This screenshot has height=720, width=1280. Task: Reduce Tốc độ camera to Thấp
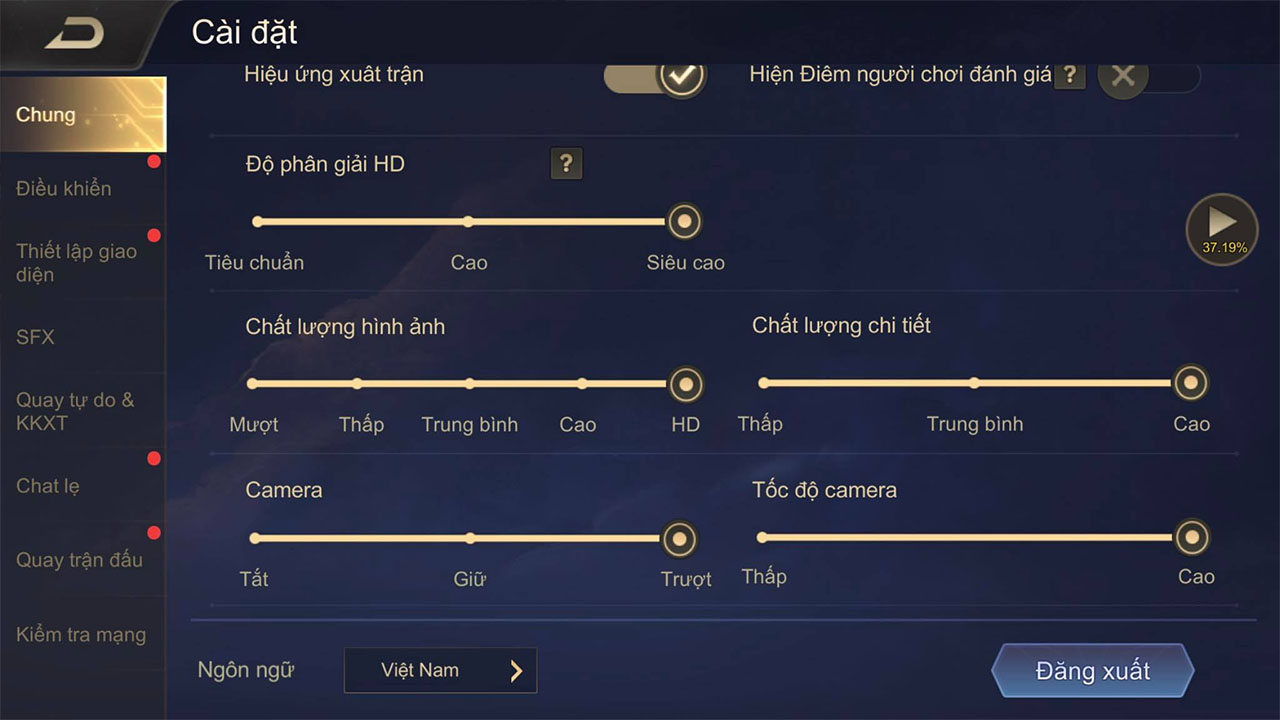(x=762, y=536)
